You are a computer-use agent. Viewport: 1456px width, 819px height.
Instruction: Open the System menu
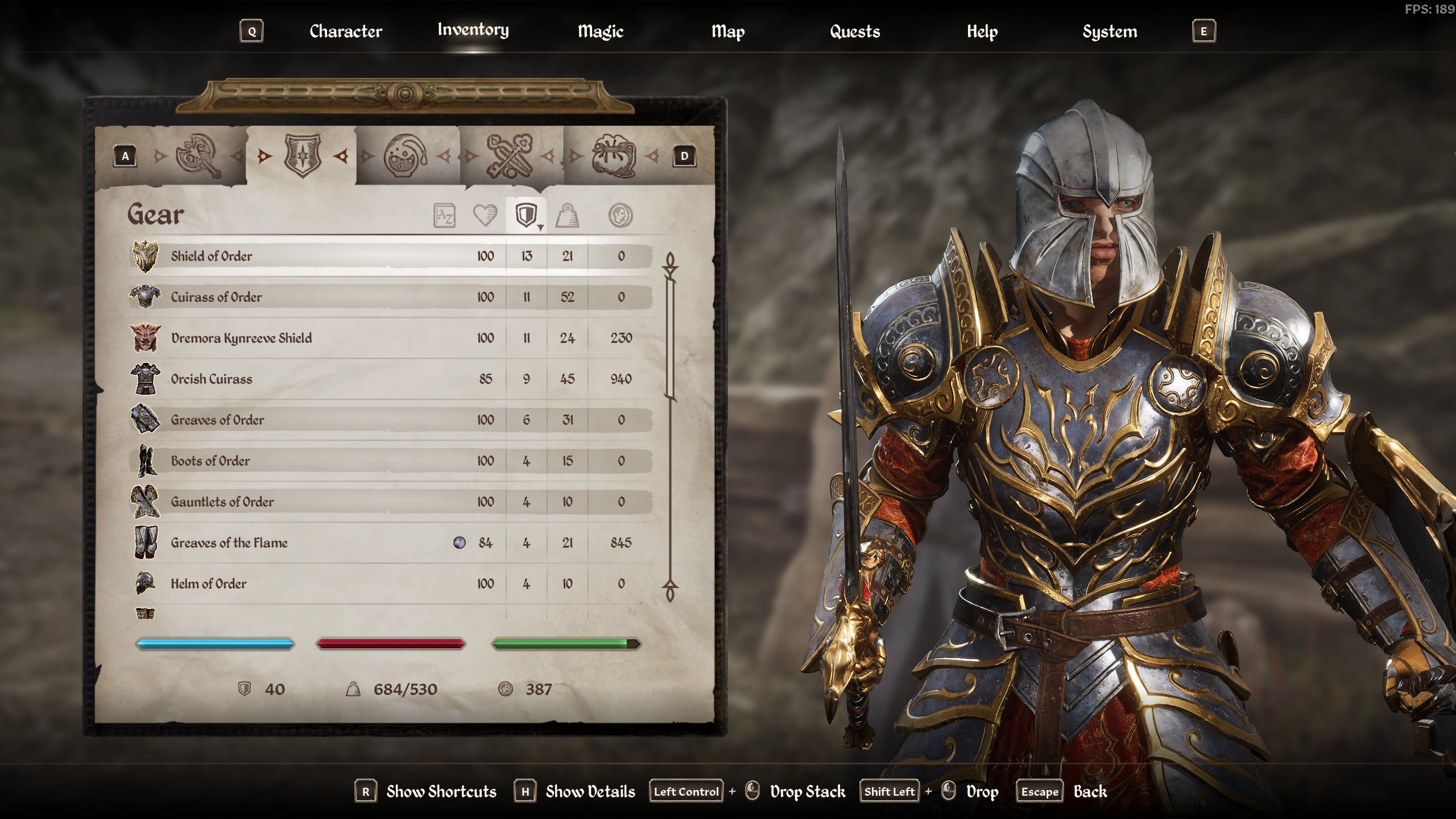point(1109,31)
